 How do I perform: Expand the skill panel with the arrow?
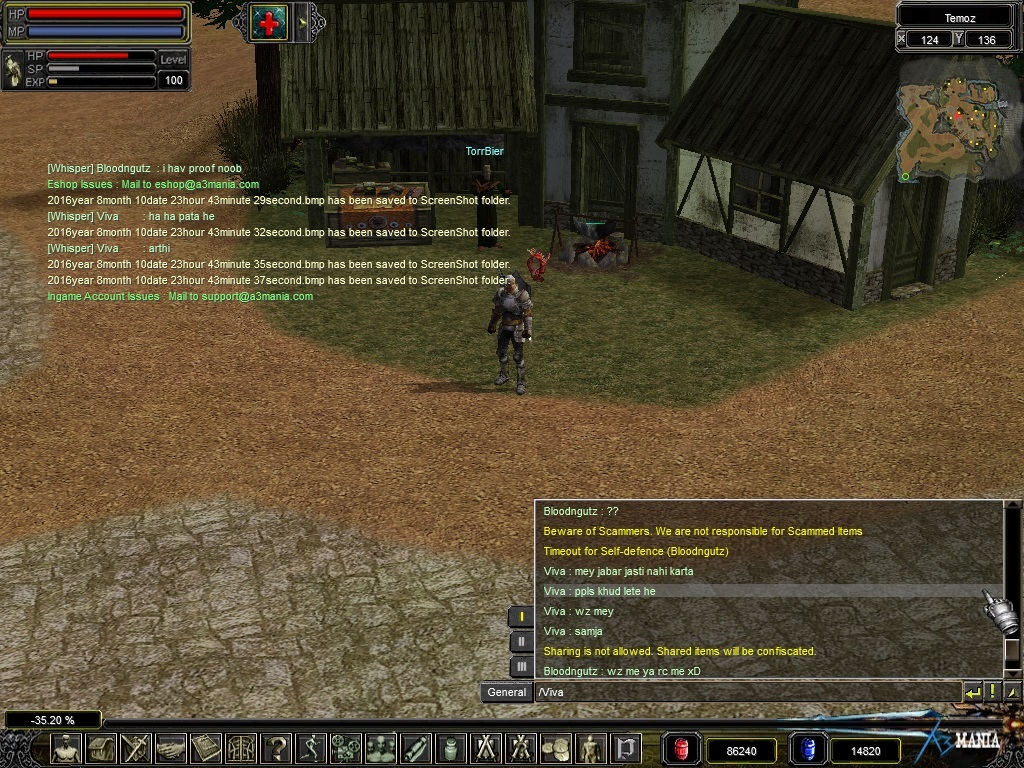coord(302,22)
